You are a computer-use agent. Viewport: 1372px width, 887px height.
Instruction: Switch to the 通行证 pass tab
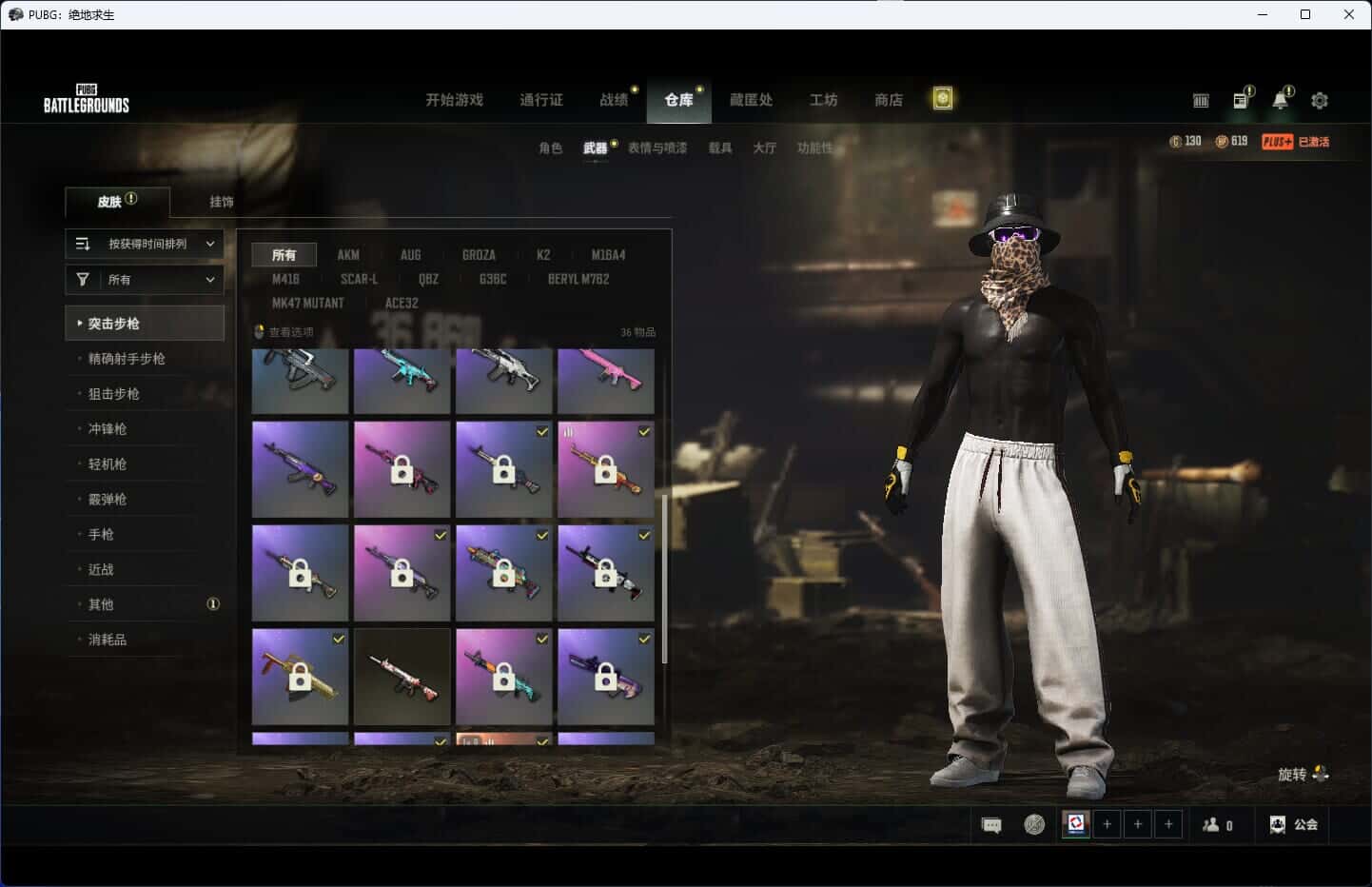pos(540,100)
